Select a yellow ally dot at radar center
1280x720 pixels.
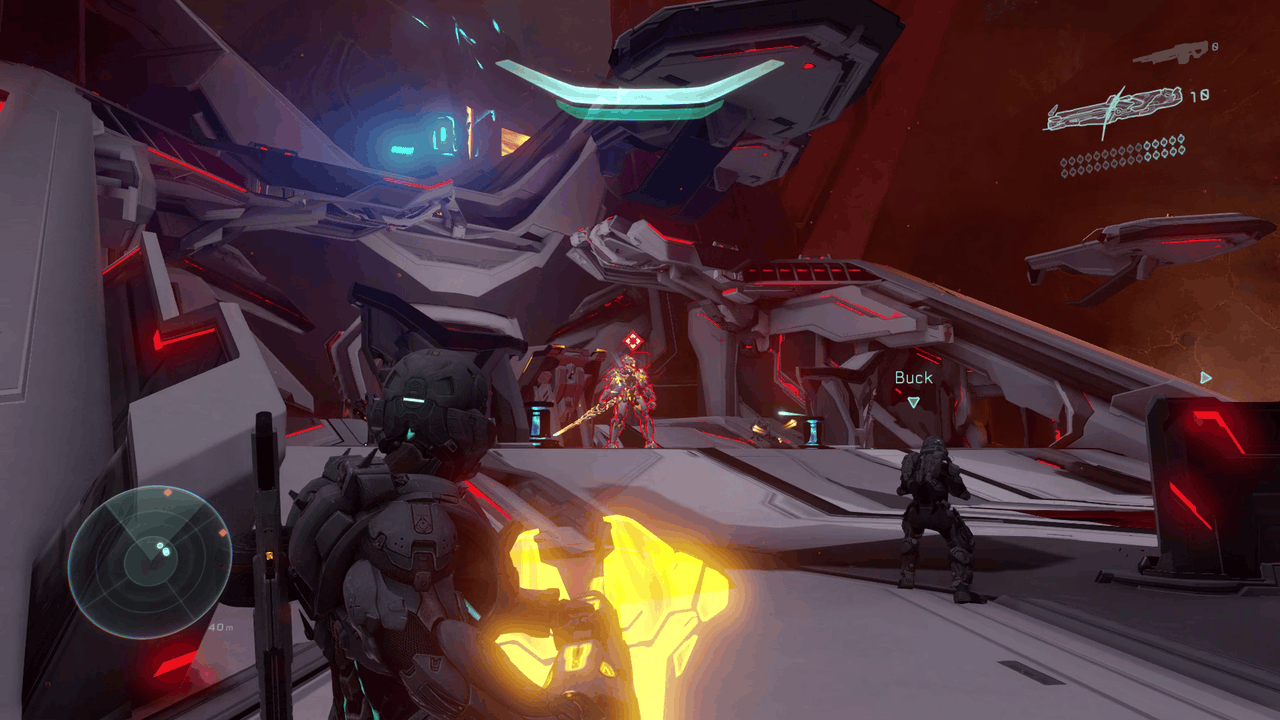[161, 548]
